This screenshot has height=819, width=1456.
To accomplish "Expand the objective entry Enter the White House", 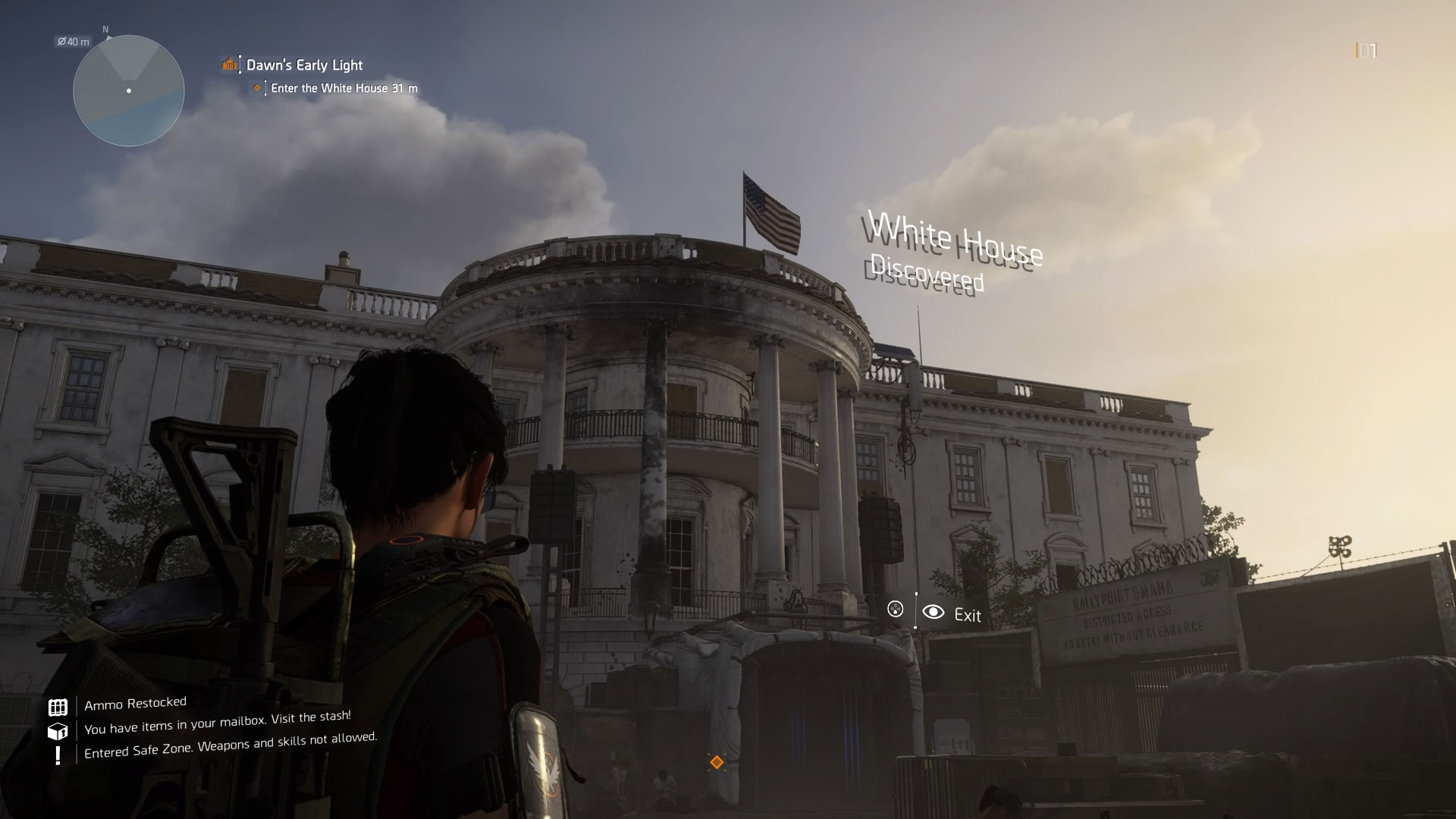I will click(x=342, y=88).
